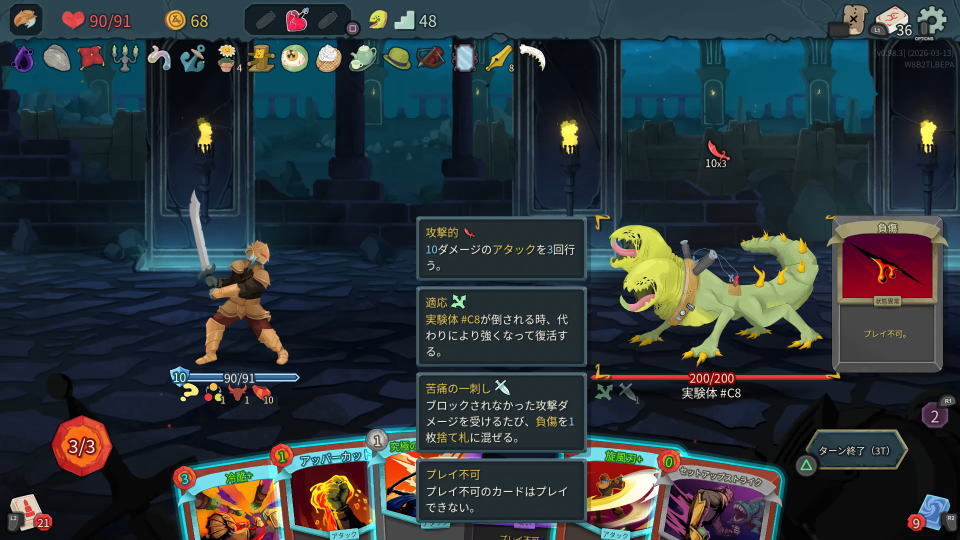
Task: Open the treasure map screen
Action: [x=855, y=20]
